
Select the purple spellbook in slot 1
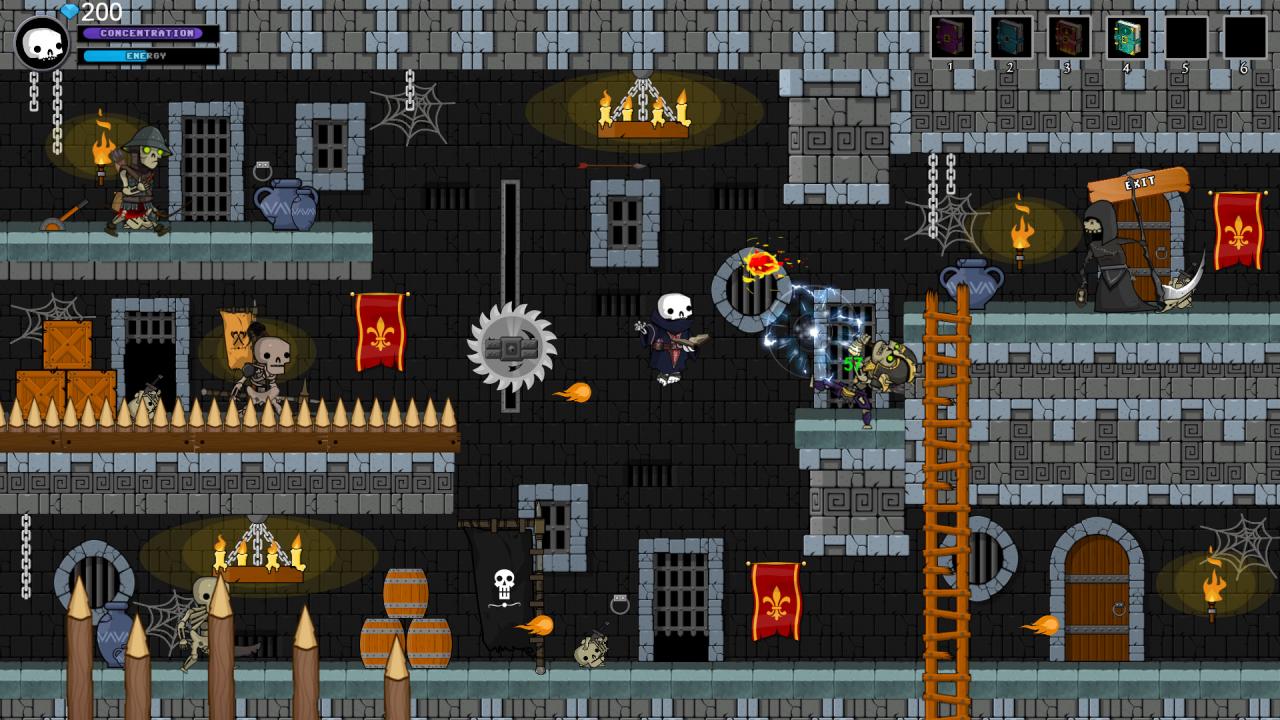(x=951, y=38)
